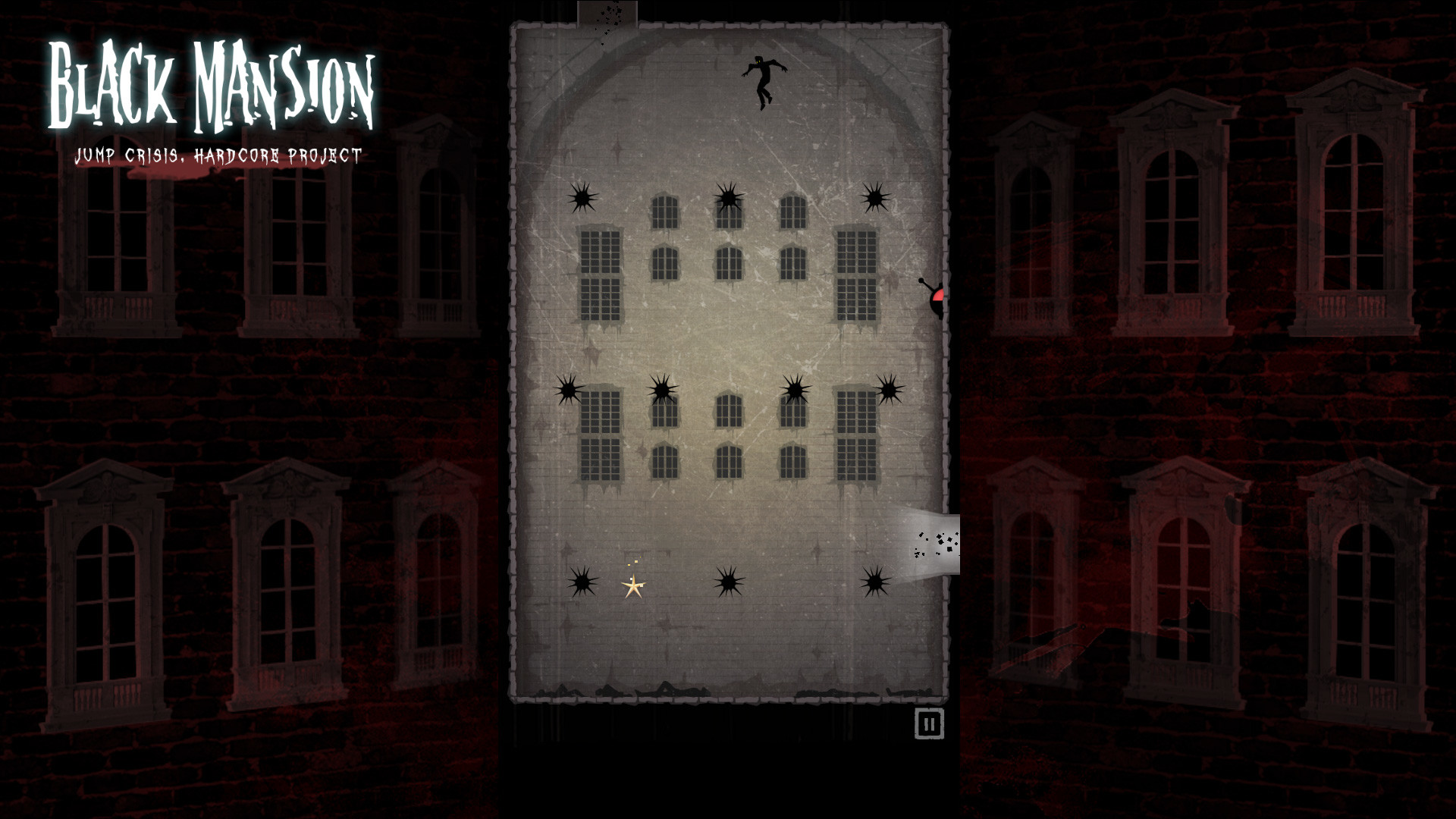Click the small arched window in the top row center
This screenshot has width=1456, height=819.
(728, 215)
